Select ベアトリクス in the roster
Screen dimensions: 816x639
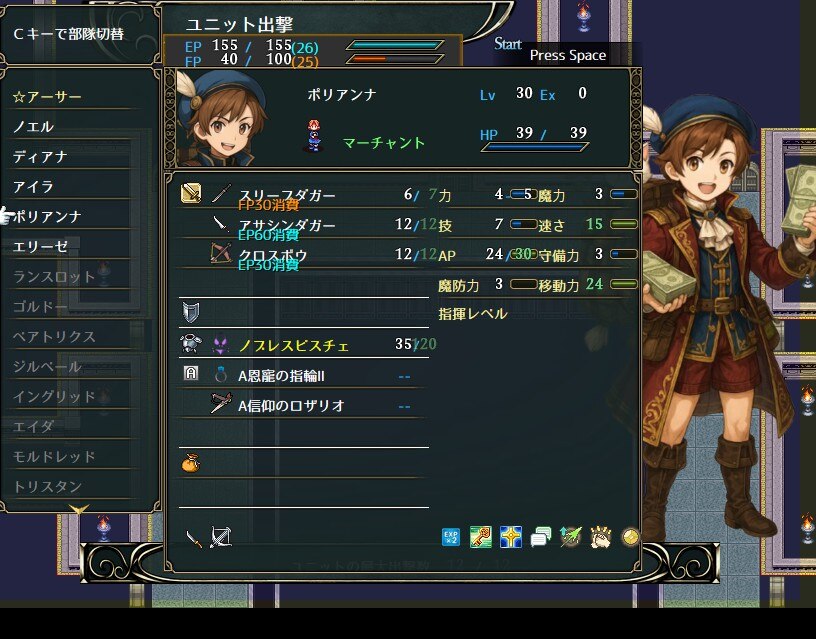point(54,337)
